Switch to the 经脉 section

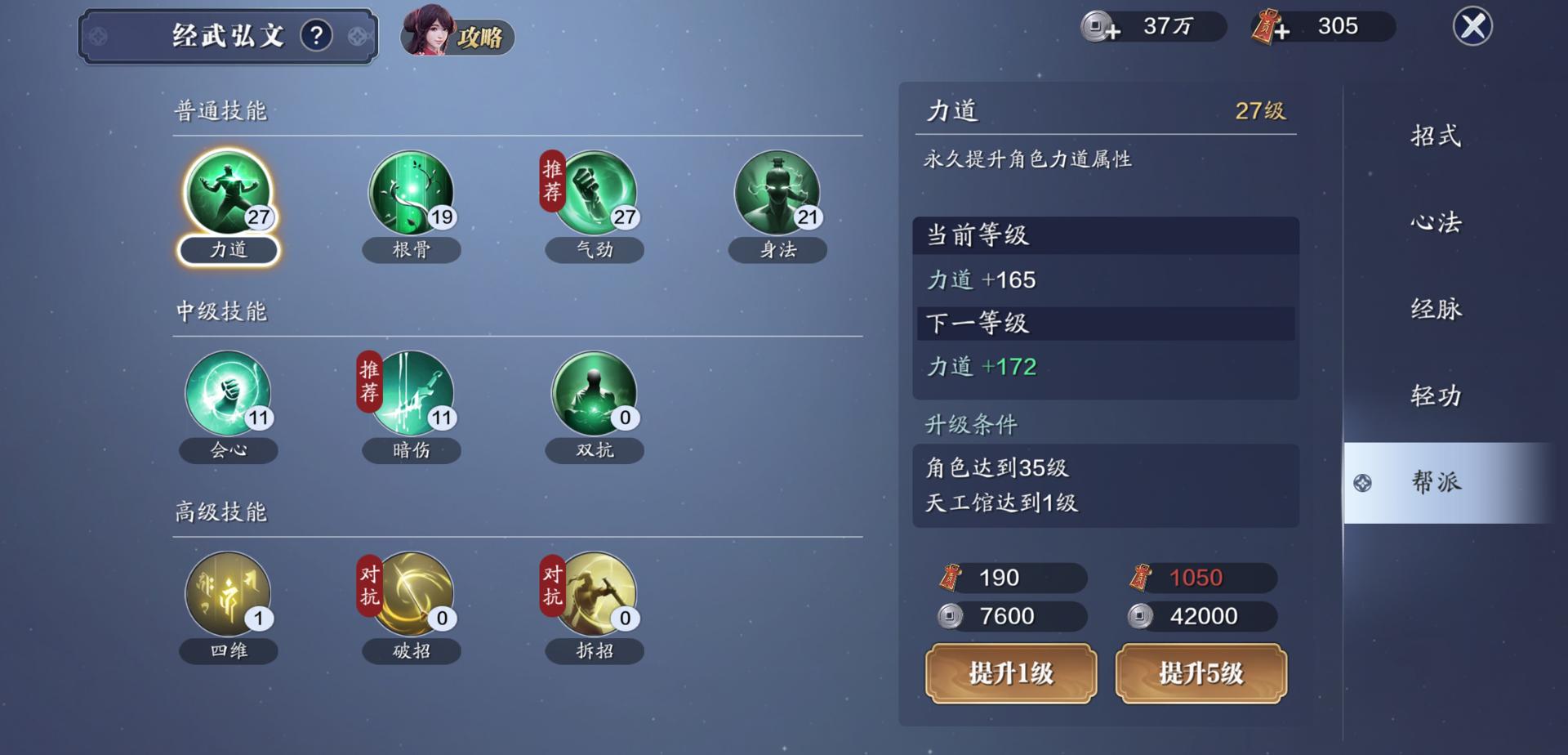point(1436,309)
